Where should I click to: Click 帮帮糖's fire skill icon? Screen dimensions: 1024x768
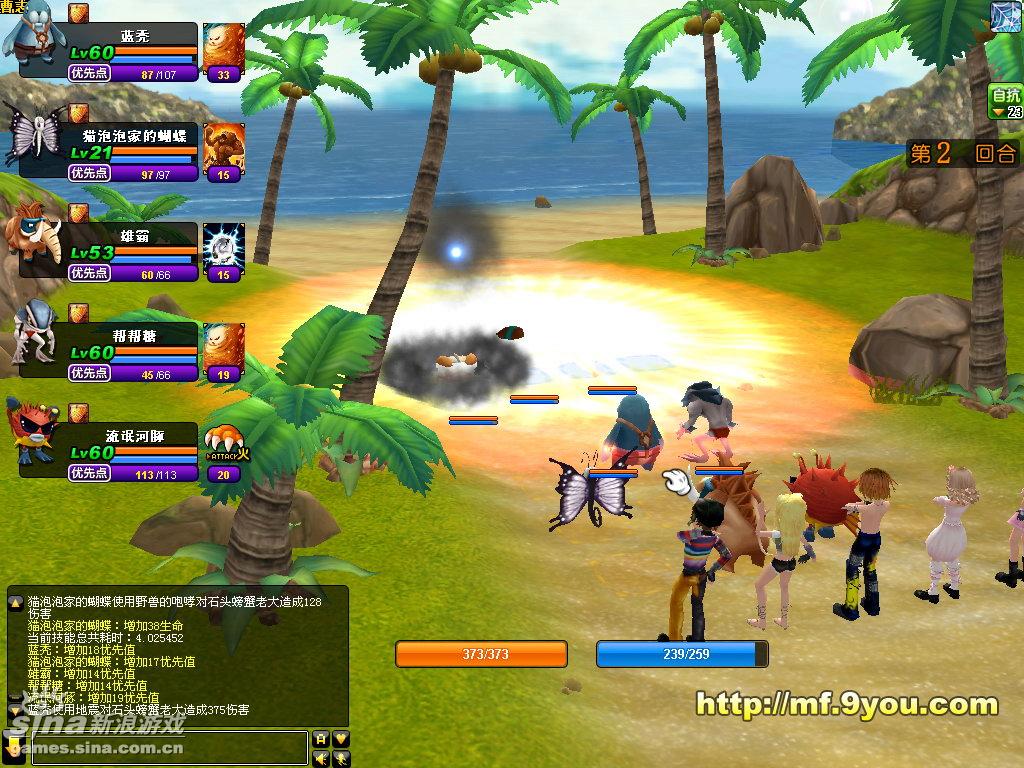point(223,351)
